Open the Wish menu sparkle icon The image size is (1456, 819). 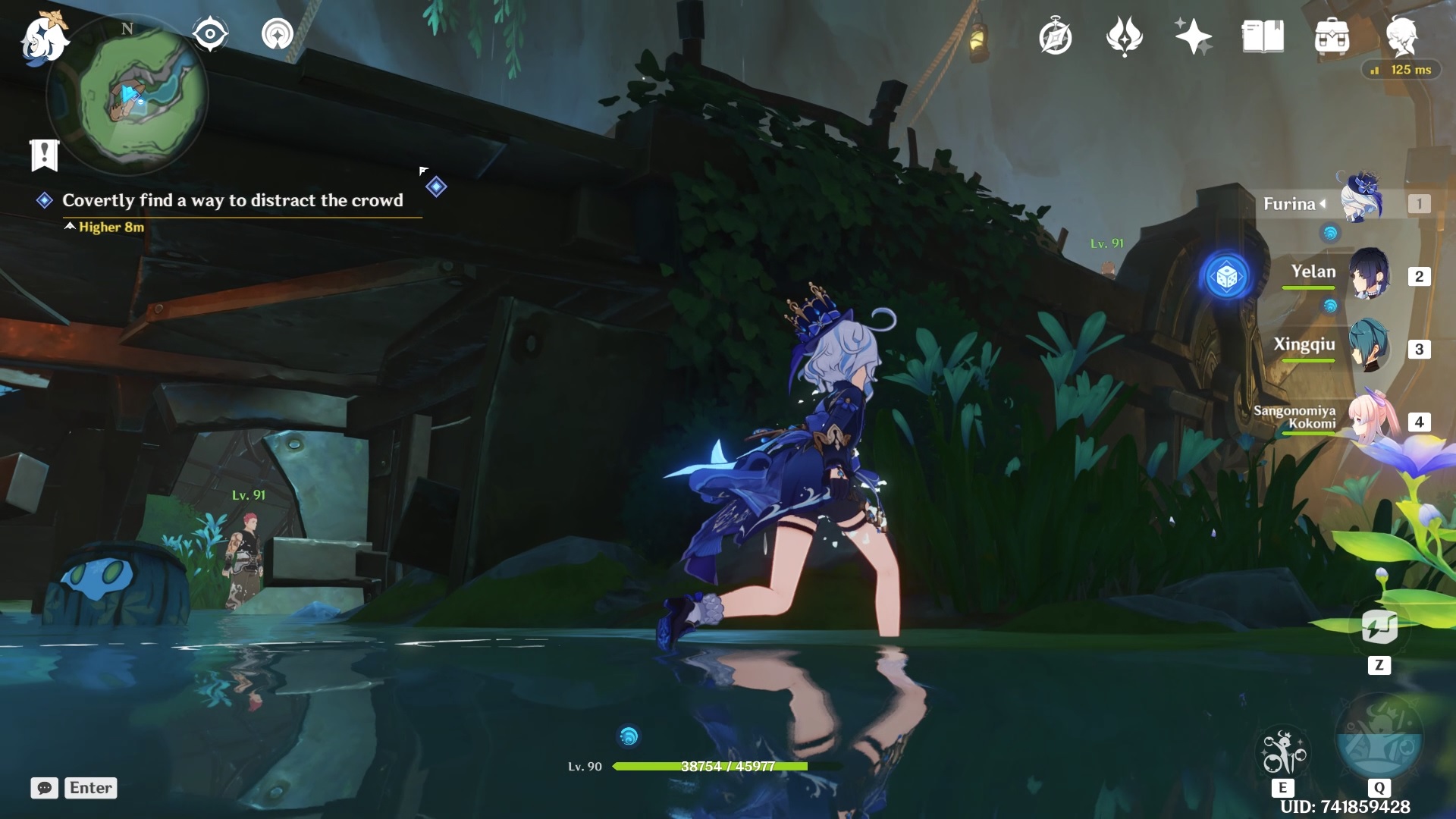click(1192, 36)
